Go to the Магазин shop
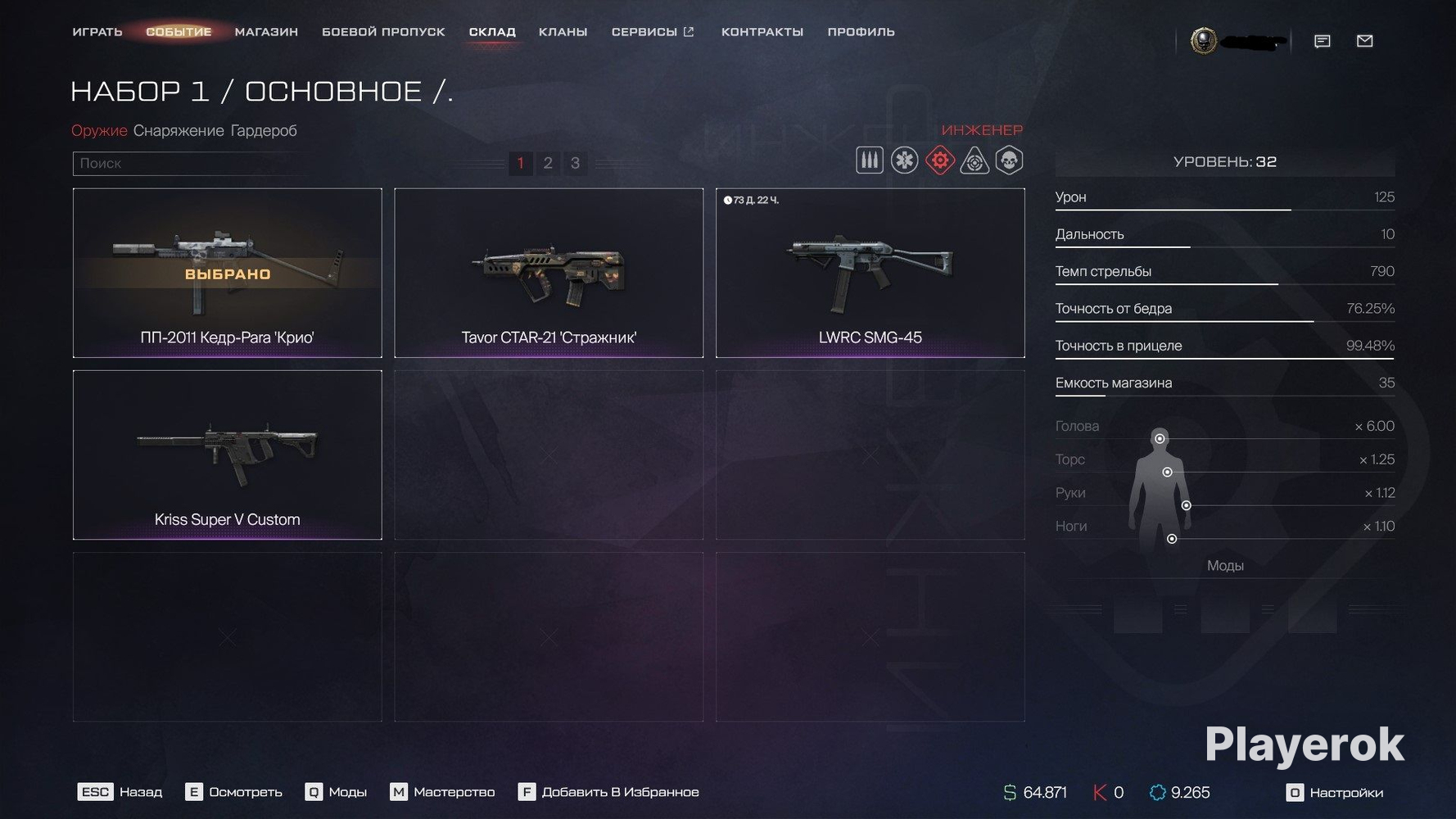The width and height of the screenshot is (1456, 819). [266, 32]
